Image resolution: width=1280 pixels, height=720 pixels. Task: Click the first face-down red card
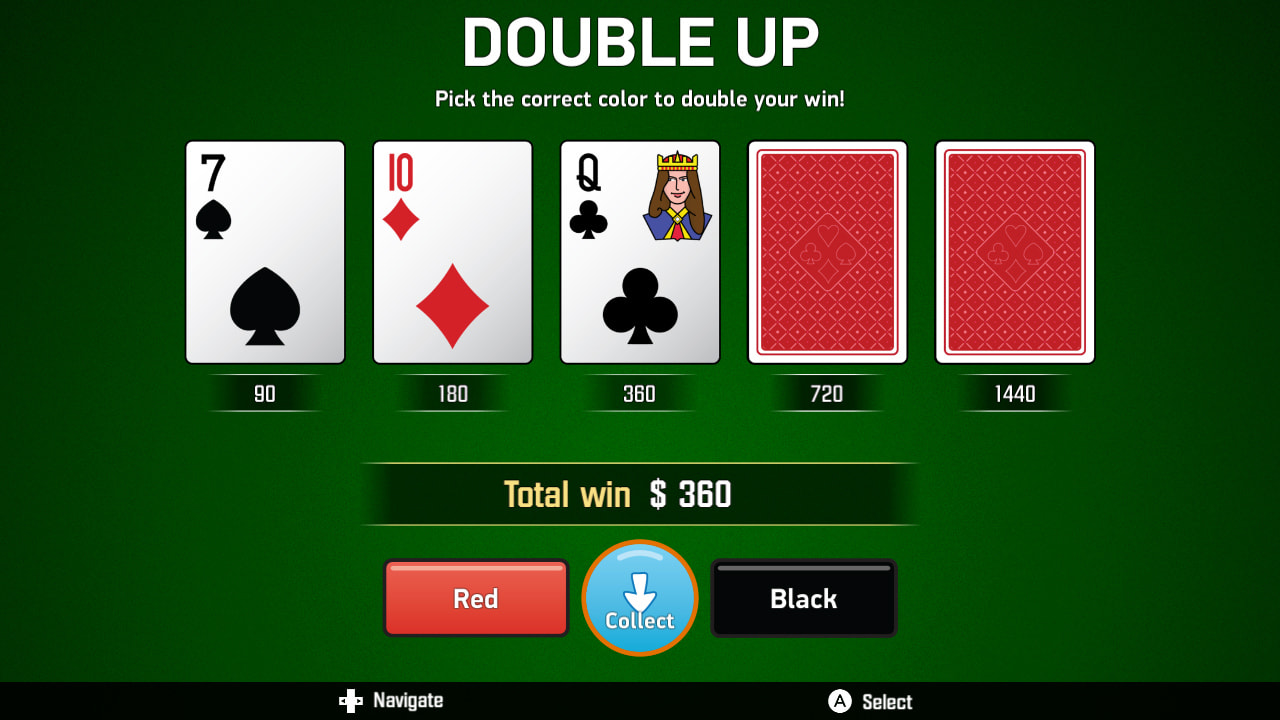click(827, 251)
